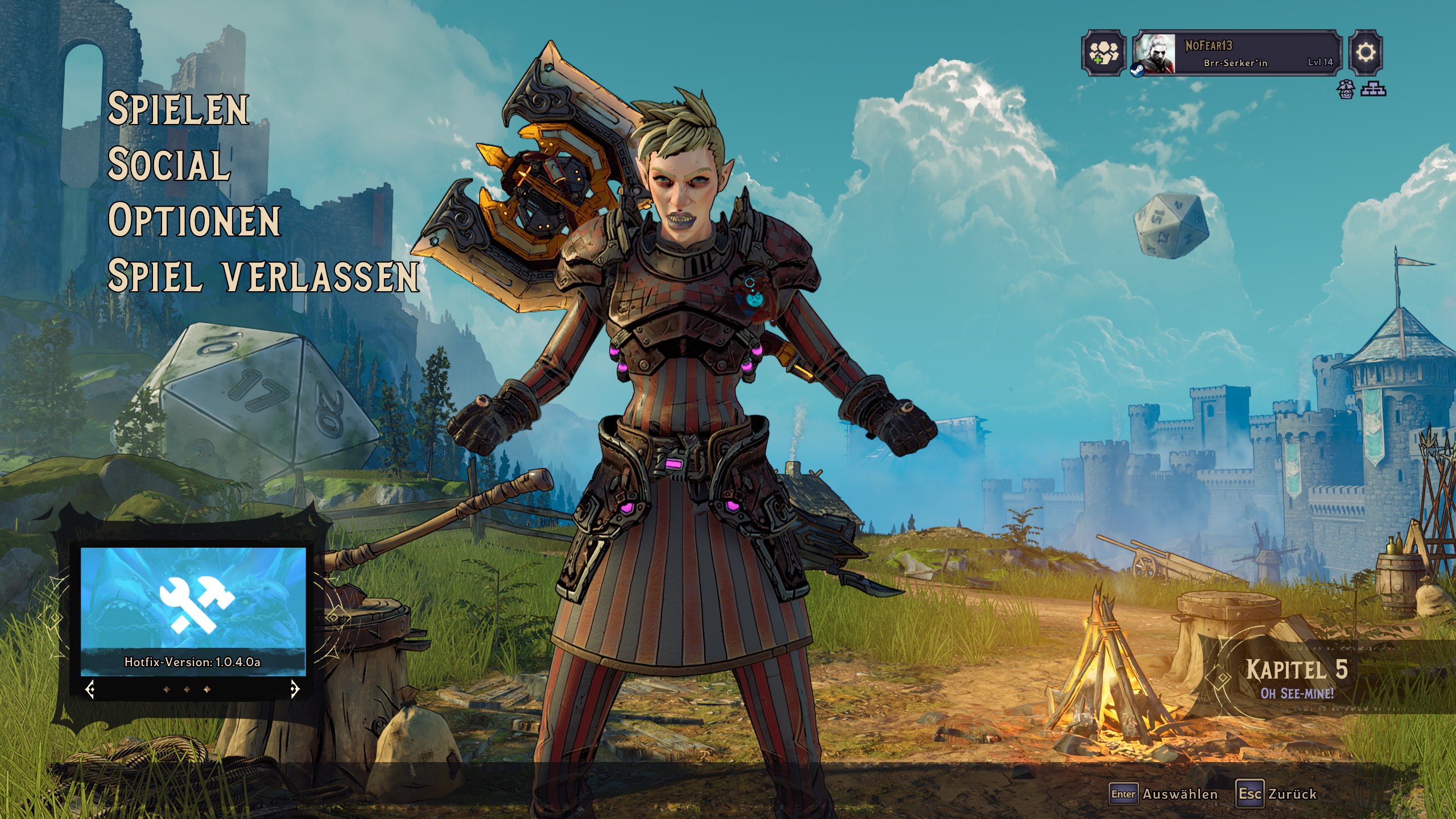
Task: Show the next news item
Action: tap(295, 690)
